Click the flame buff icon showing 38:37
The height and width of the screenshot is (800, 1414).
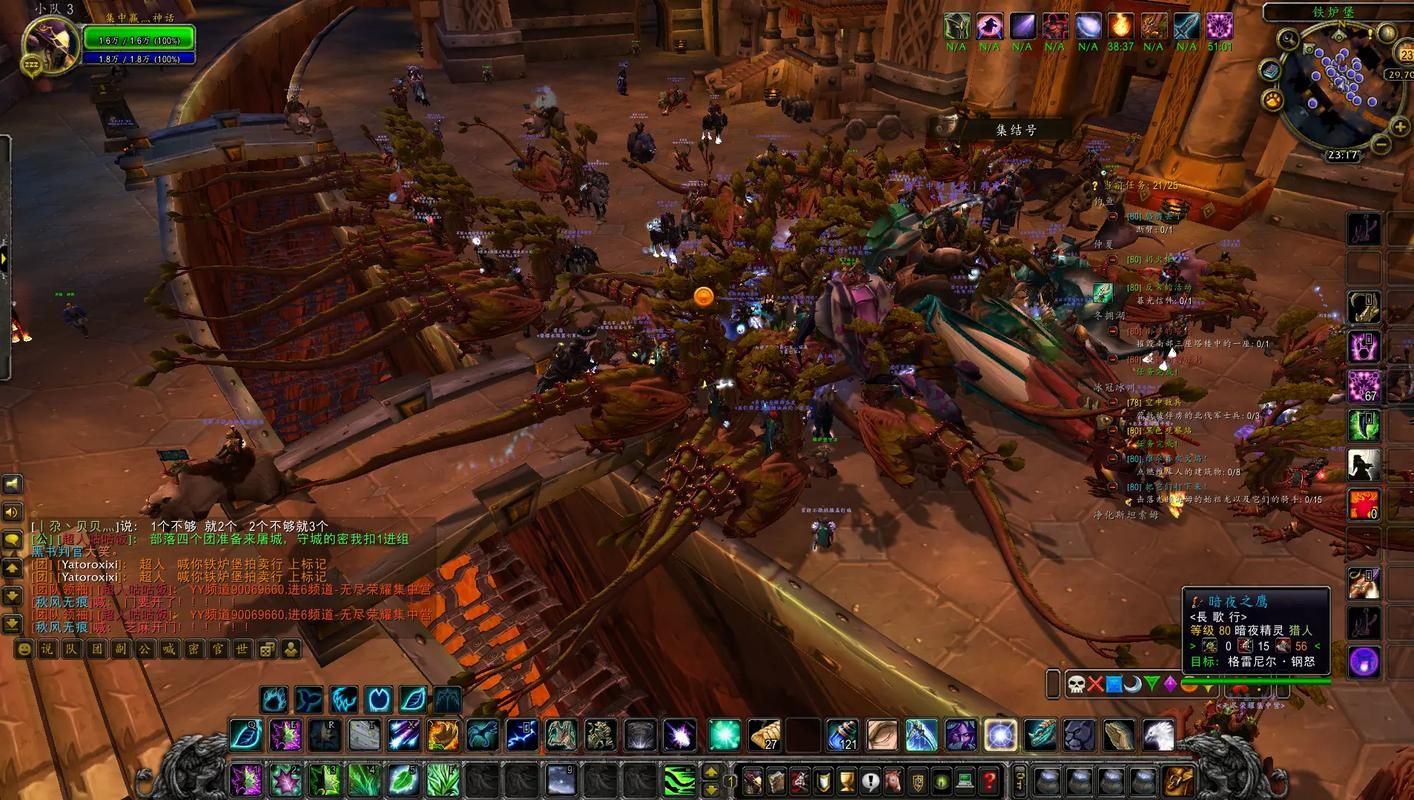click(1121, 26)
